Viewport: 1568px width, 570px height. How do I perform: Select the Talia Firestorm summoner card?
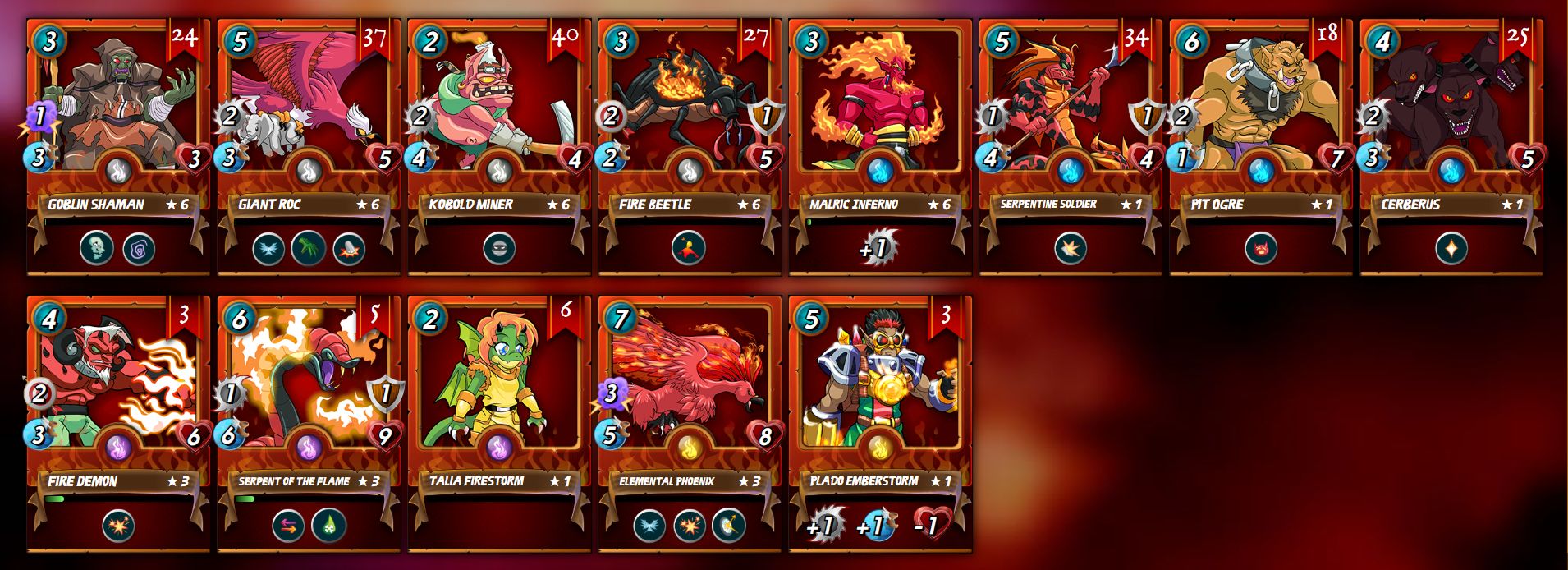[498, 400]
